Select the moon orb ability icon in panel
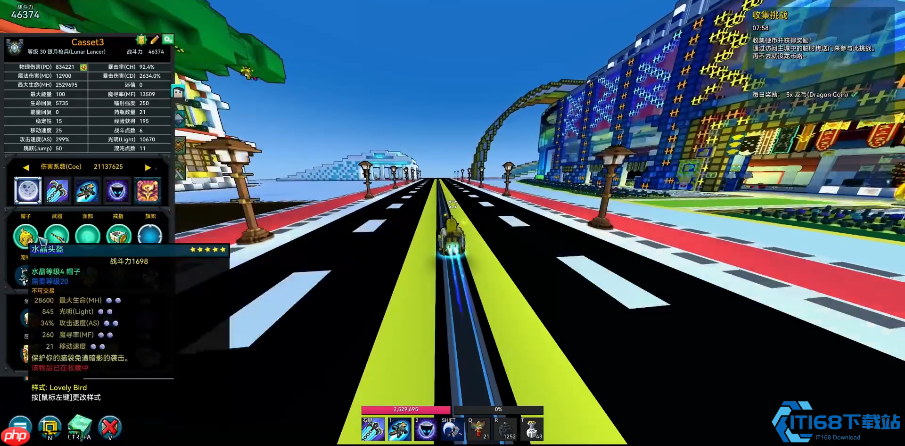Image resolution: width=905 pixels, height=446 pixels. coord(28,190)
